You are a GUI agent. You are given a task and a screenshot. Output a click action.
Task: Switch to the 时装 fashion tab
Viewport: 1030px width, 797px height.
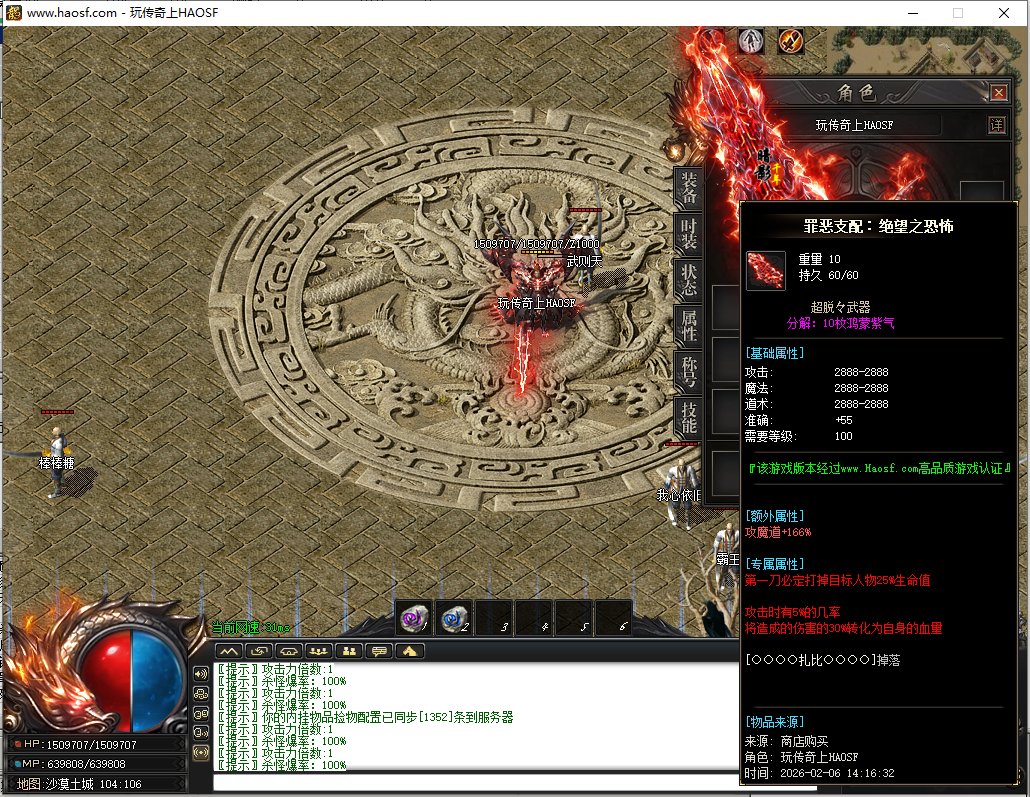(688, 234)
